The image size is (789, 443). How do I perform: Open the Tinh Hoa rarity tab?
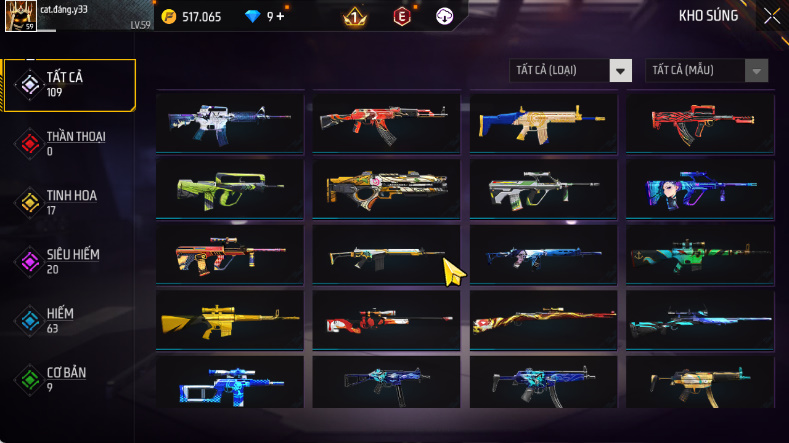70,202
